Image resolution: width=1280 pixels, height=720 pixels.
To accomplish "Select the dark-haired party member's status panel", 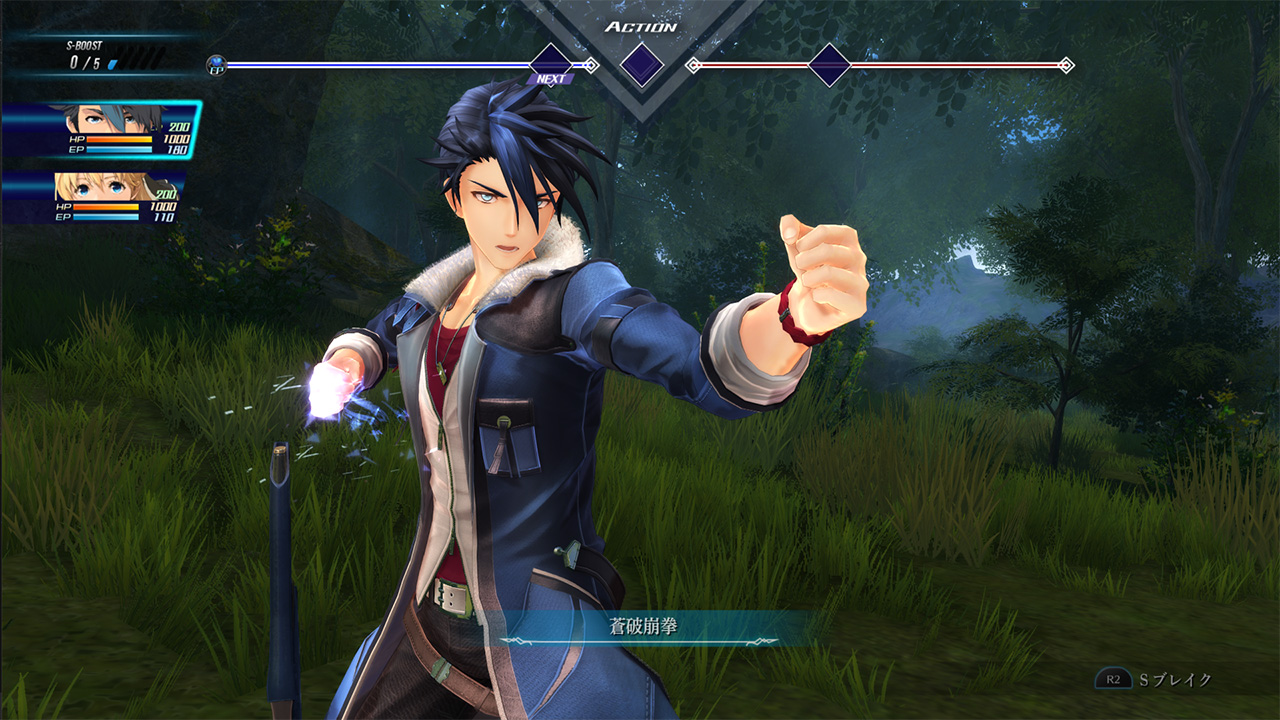I will point(100,130).
